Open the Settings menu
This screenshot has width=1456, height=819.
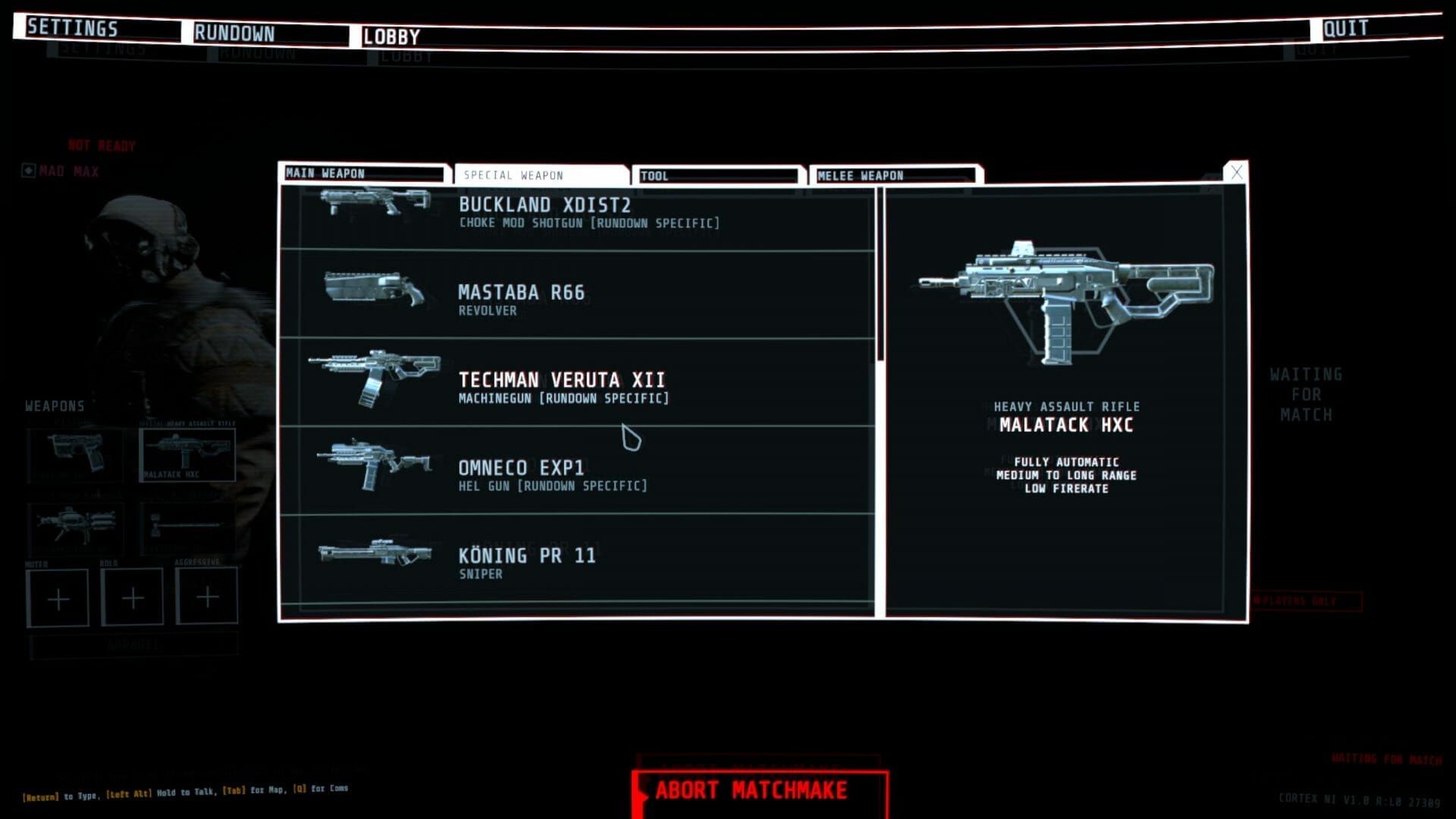pyautogui.click(x=73, y=29)
